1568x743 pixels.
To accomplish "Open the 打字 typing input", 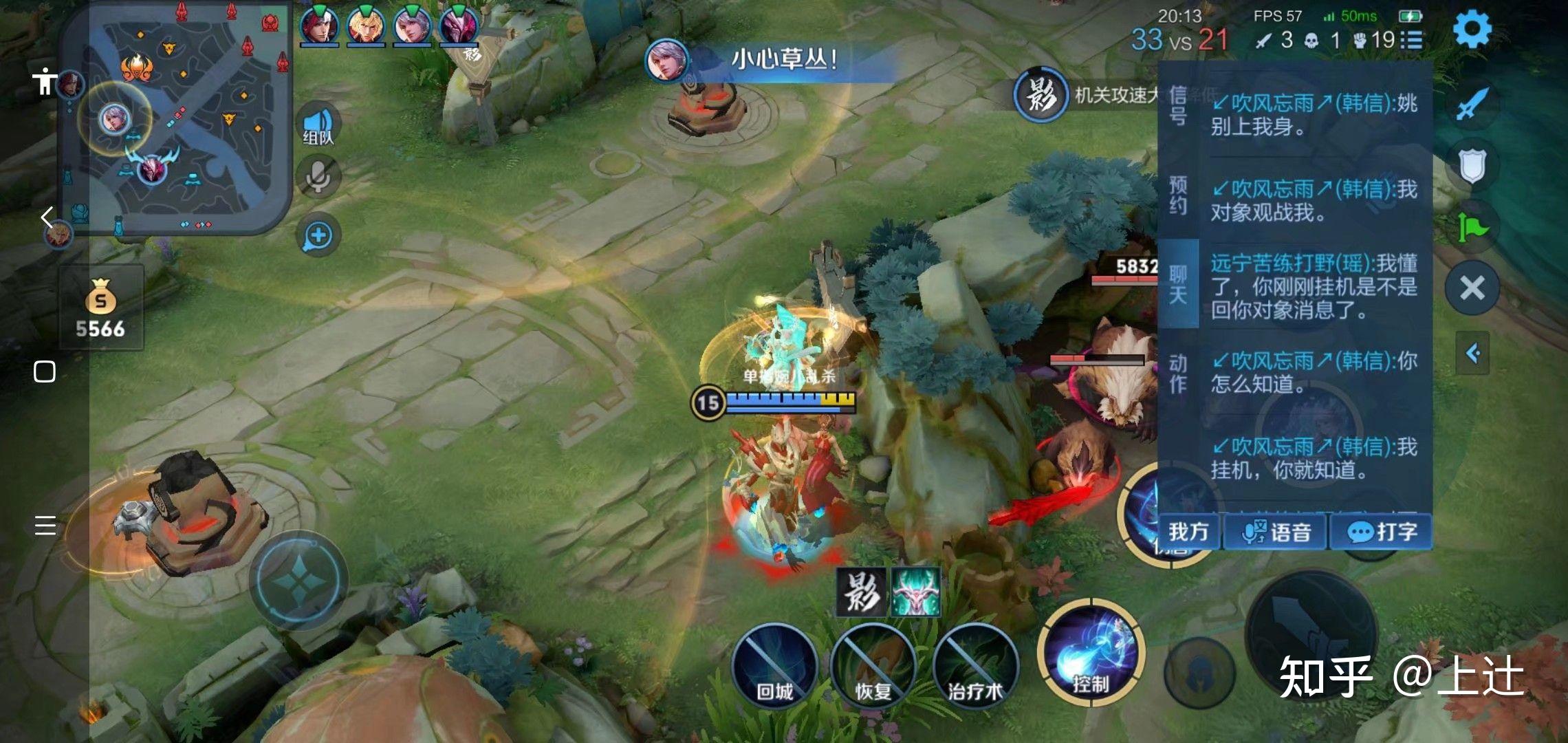I will (x=1381, y=532).
